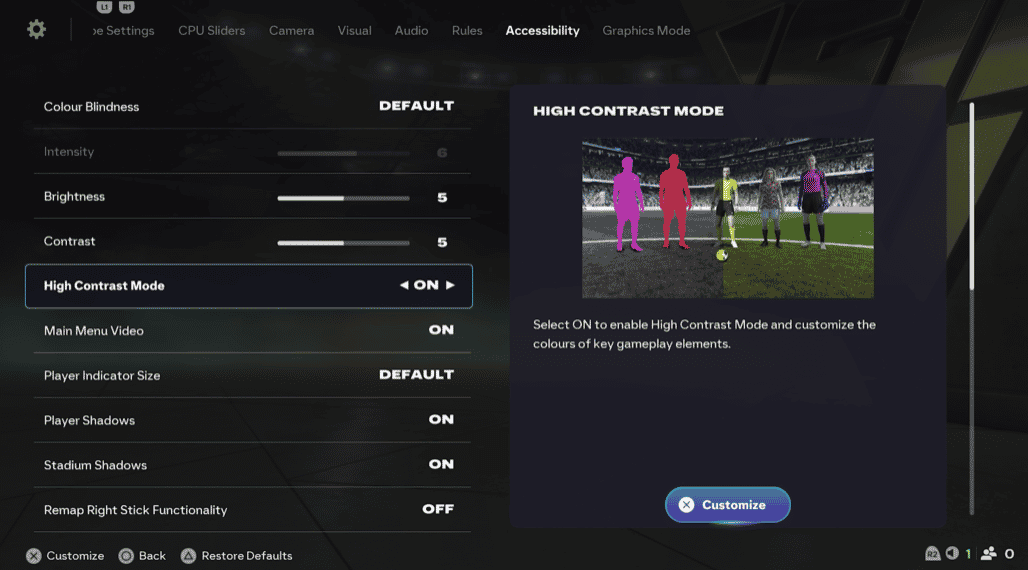The width and height of the screenshot is (1028, 570).
Task: Select the Colour Blindness row
Action: tap(248, 107)
